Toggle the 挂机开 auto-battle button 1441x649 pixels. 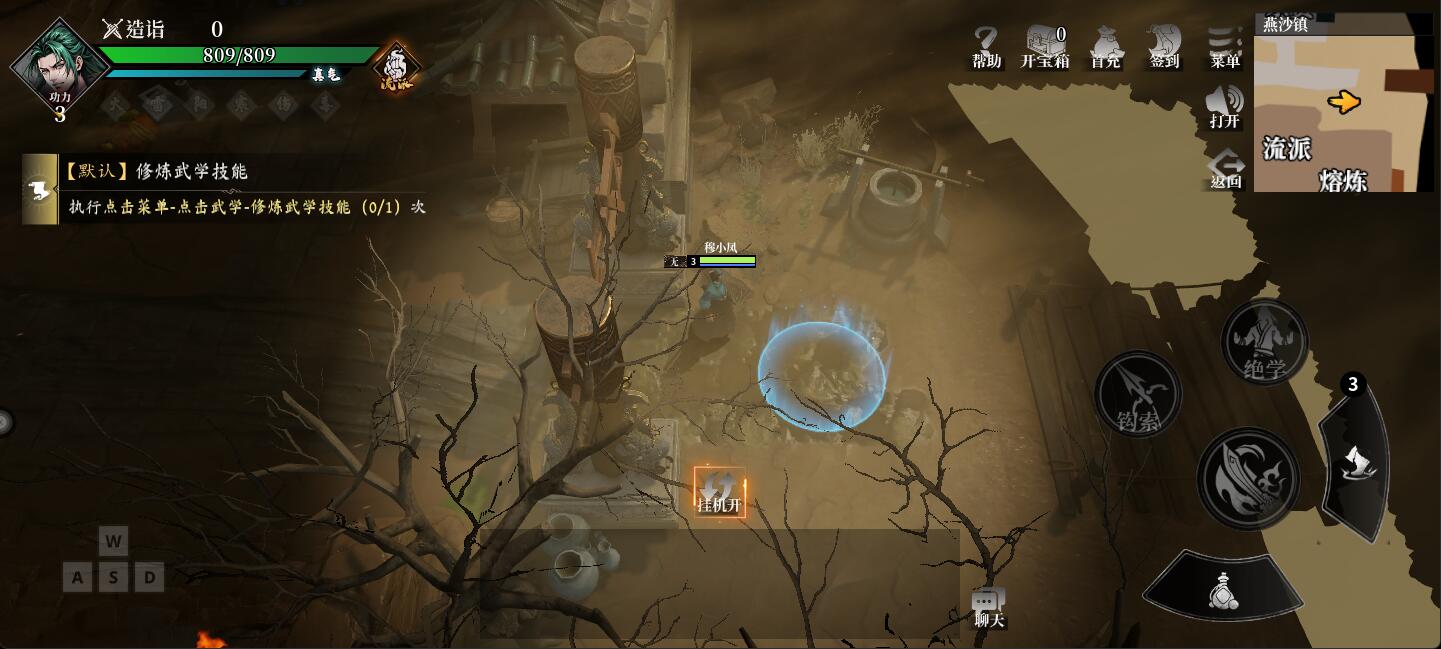720,492
